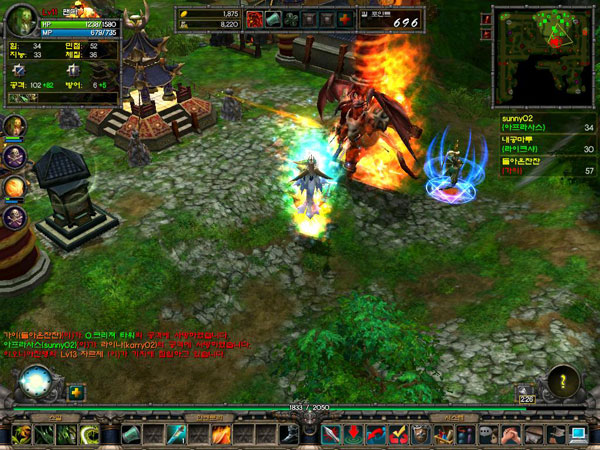
Task: Use the red down-arrow skill icon
Action: click(x=354, y=434)
